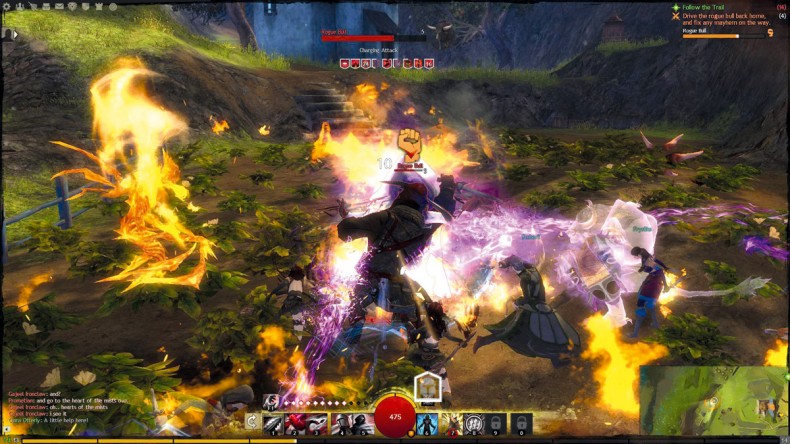Activate weapon skill 1 slash ability

273,423
